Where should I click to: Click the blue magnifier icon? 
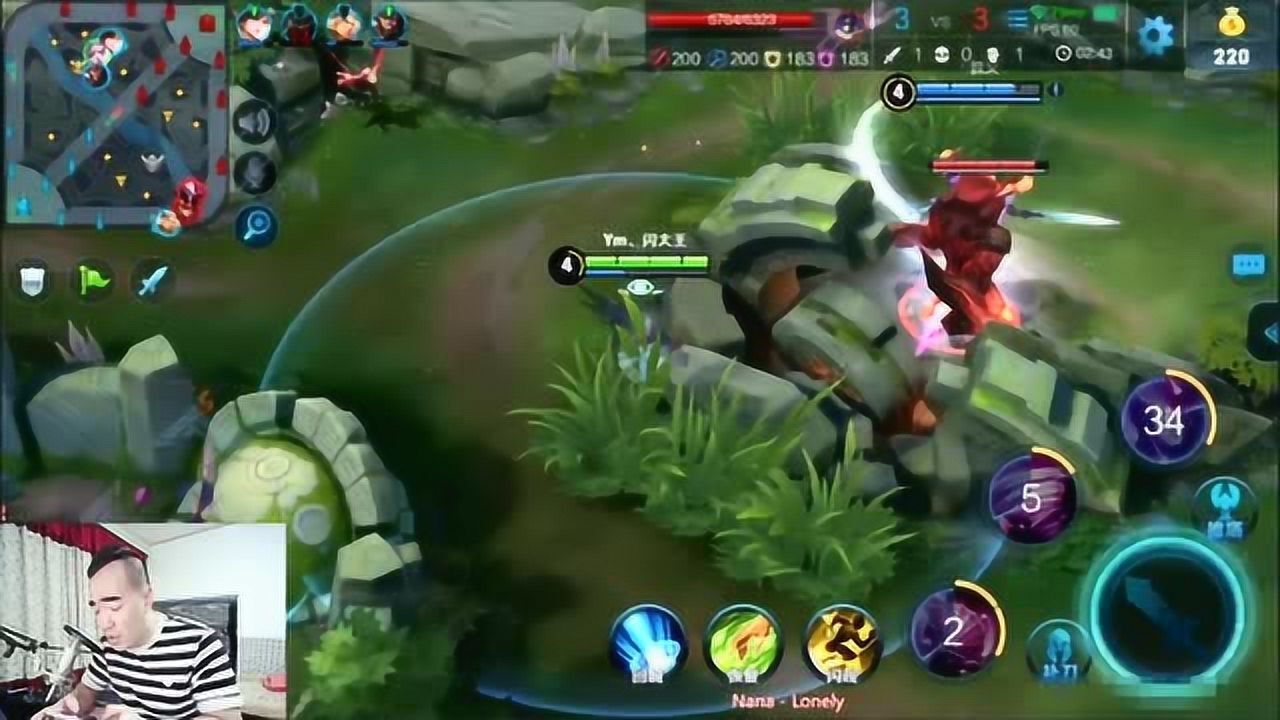point(254,225)
